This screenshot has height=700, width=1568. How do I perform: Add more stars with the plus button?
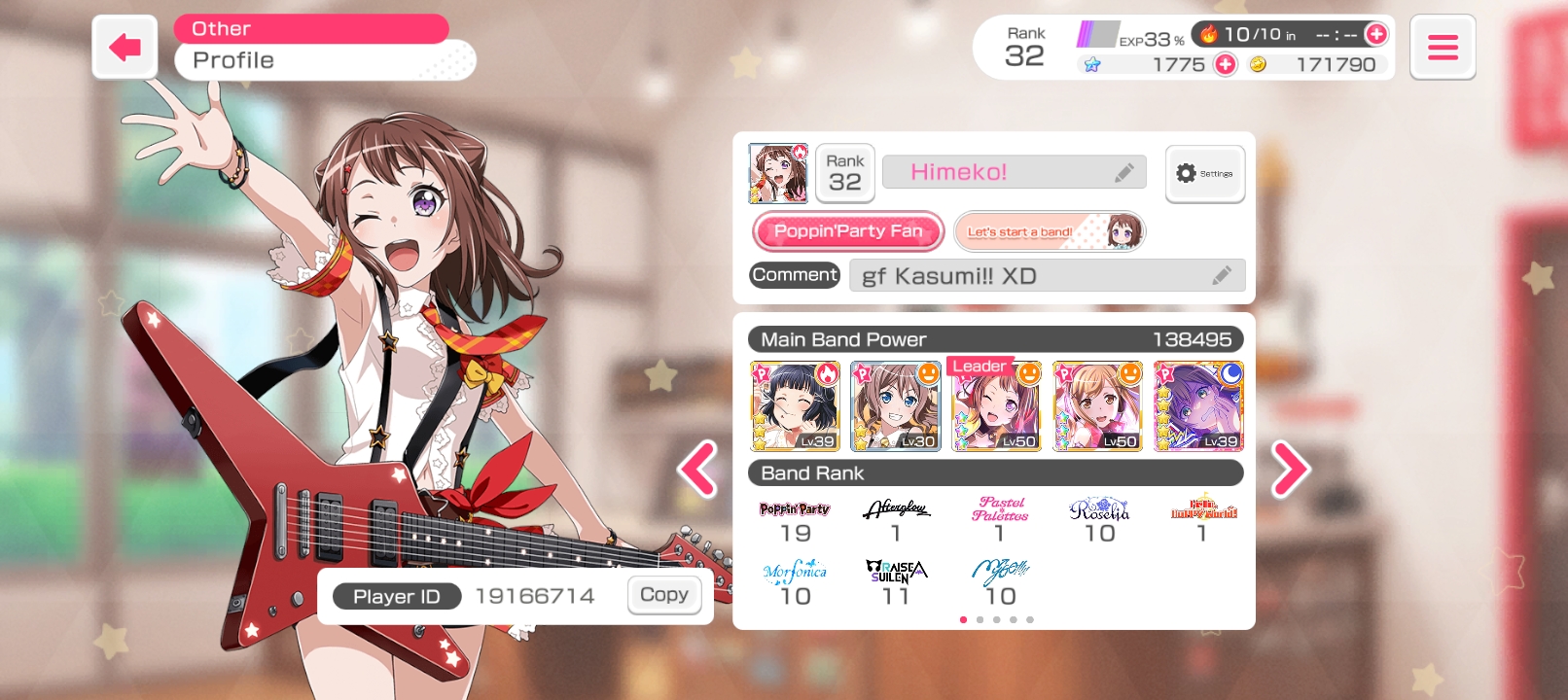(x=1226, y=64)
